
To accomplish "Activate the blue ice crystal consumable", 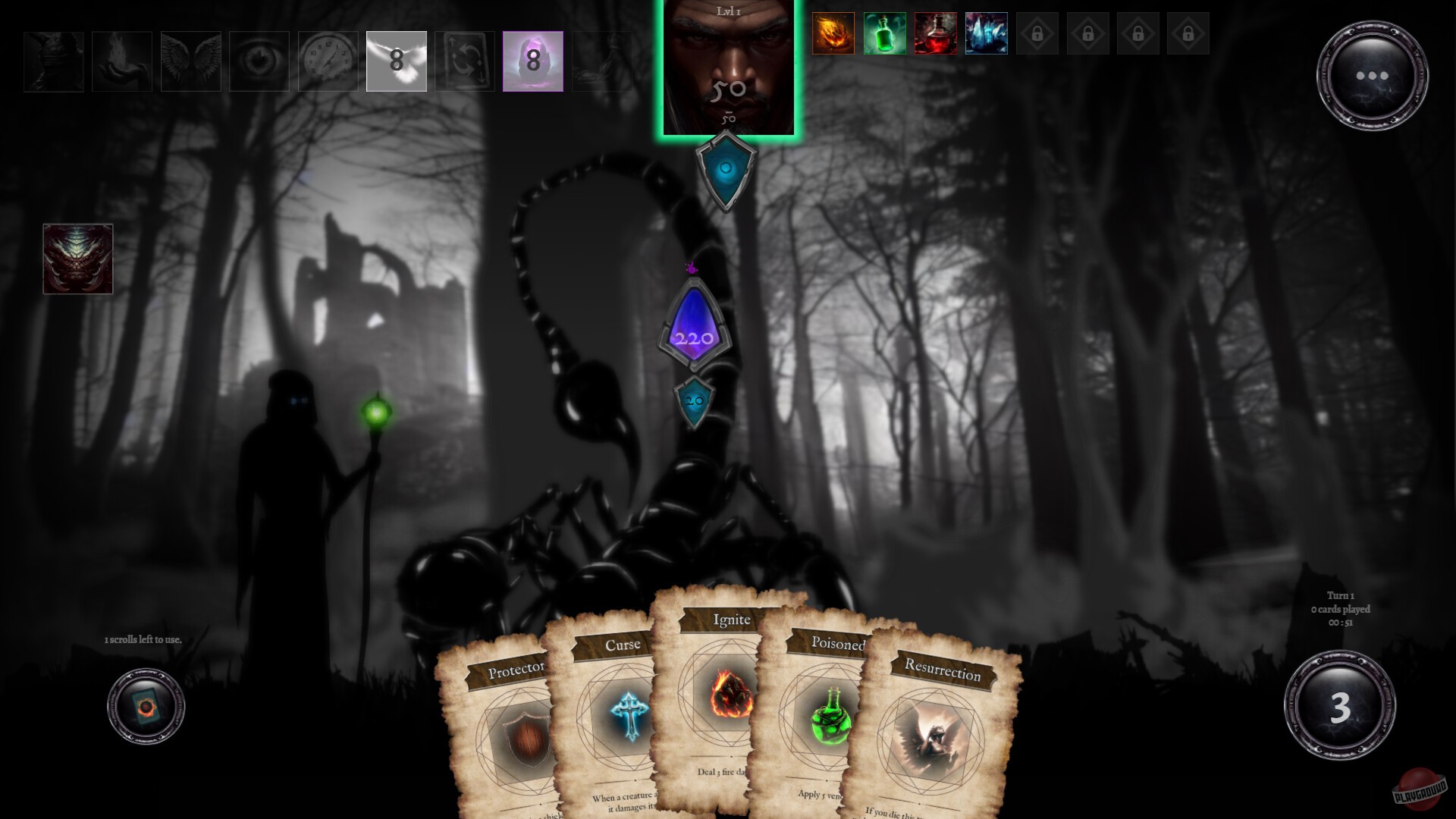I will point(985,33).
